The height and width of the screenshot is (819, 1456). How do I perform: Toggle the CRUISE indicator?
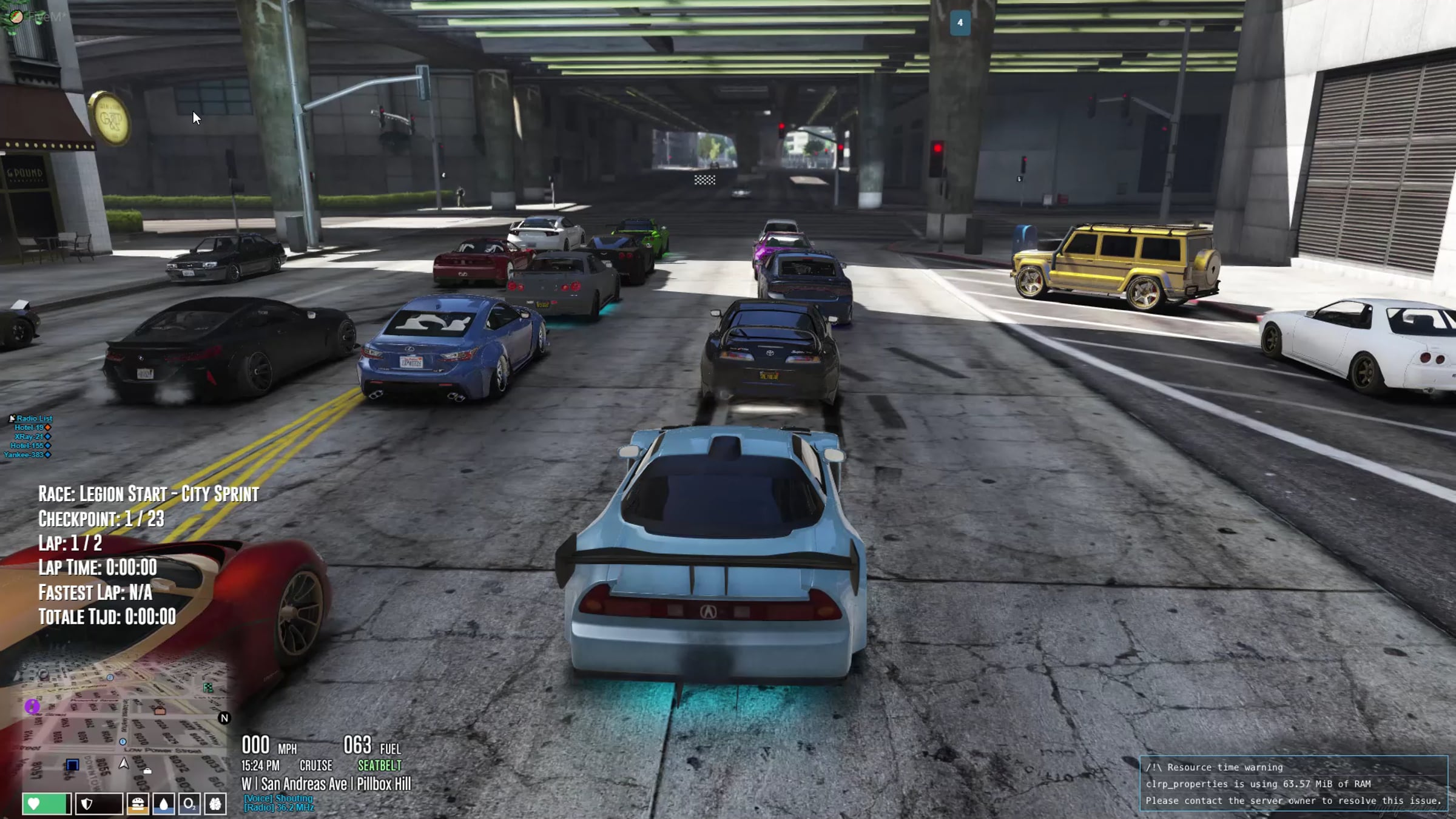tap(315, 766)
